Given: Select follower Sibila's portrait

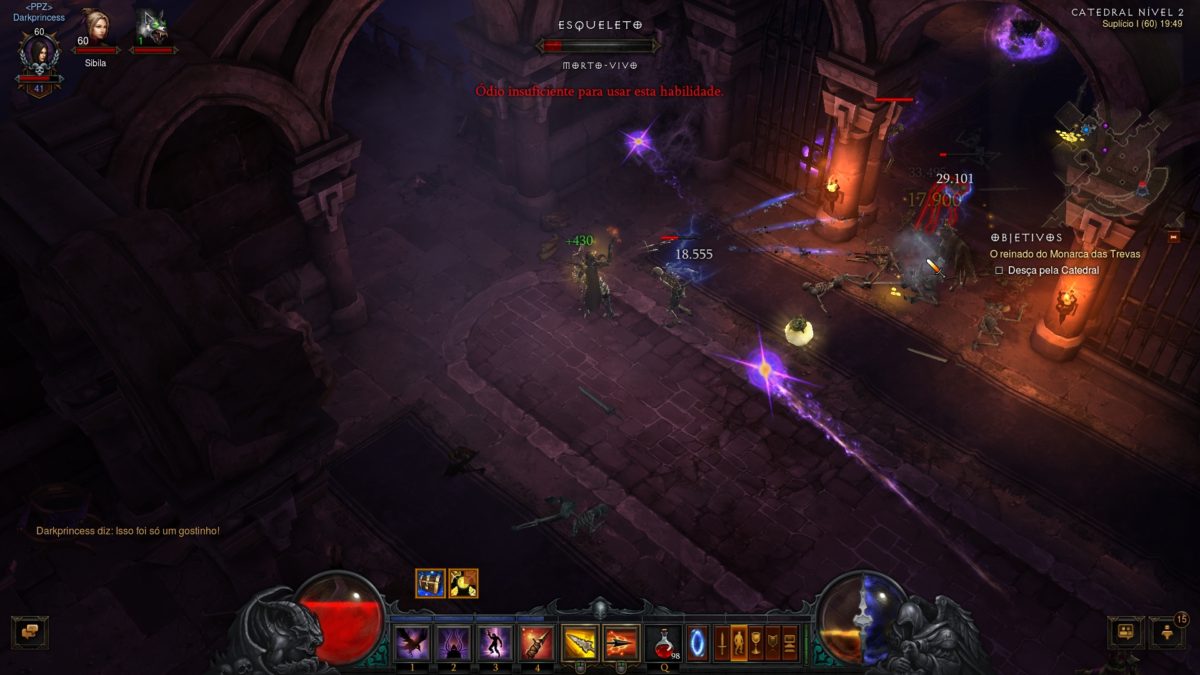Looking at the screenshot, I should pos(96,27).
